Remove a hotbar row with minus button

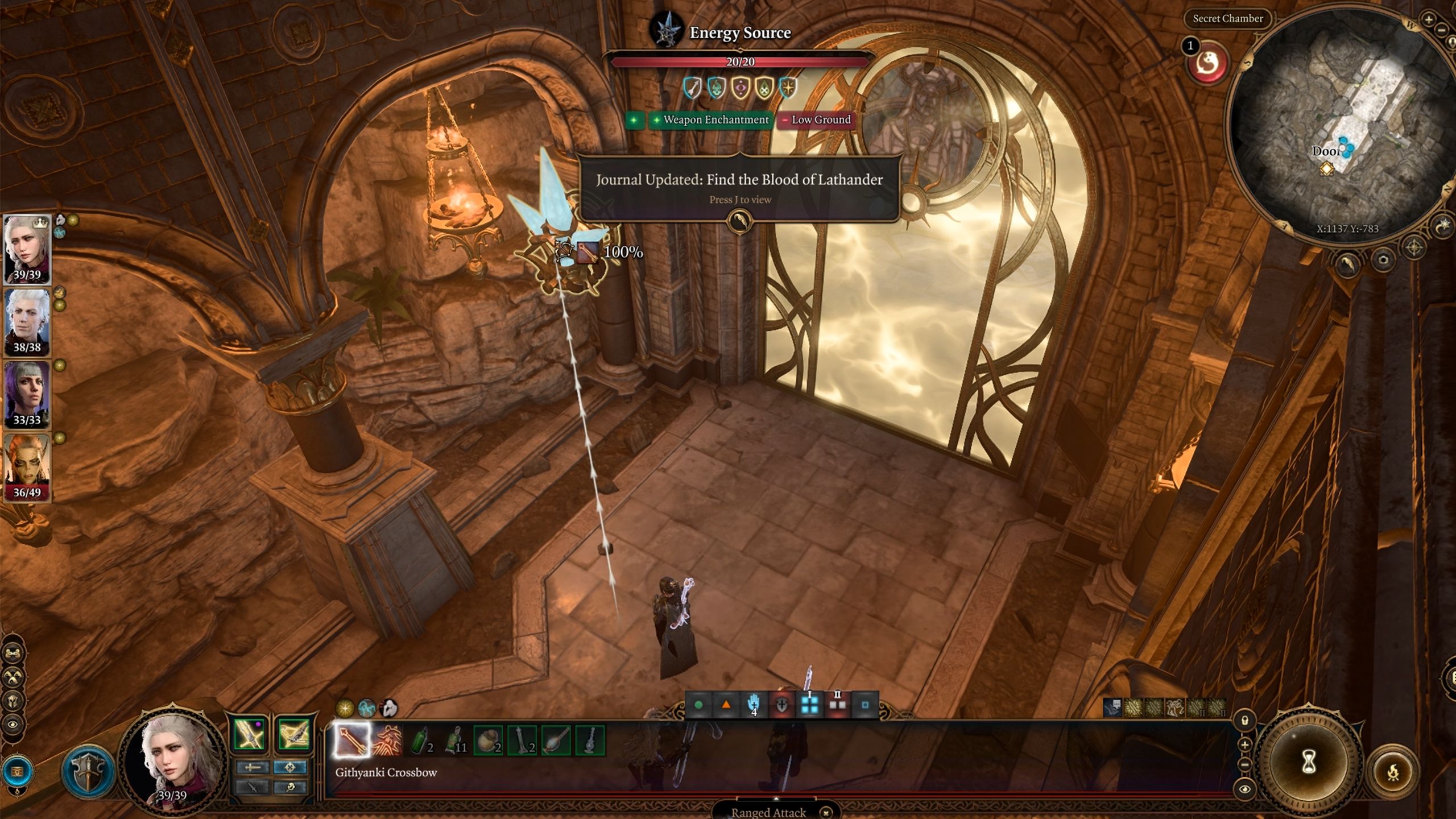click(1244, 765)
